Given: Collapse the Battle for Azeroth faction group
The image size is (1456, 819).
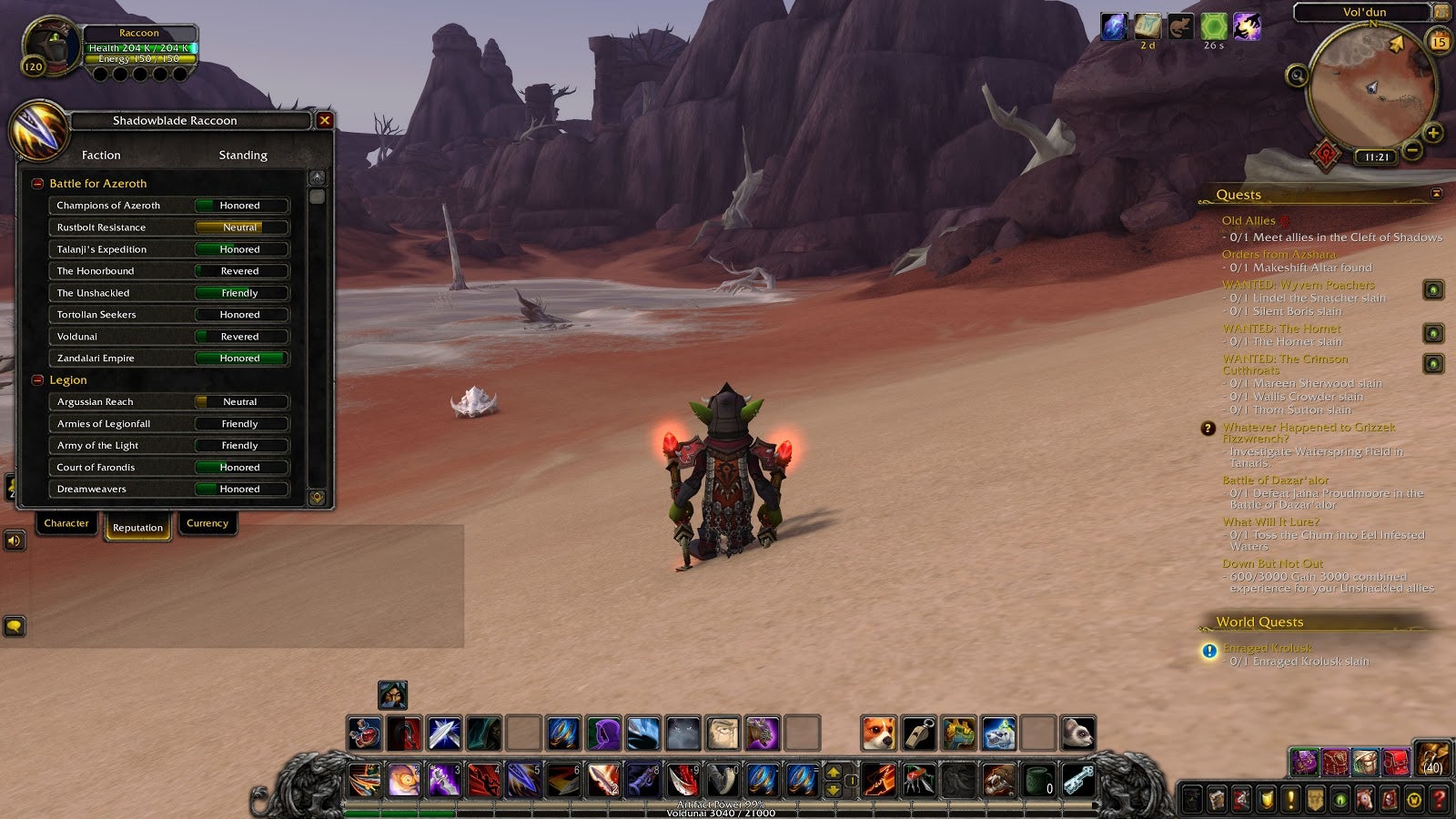Looking at the screenshot, I should click(37, 184).
